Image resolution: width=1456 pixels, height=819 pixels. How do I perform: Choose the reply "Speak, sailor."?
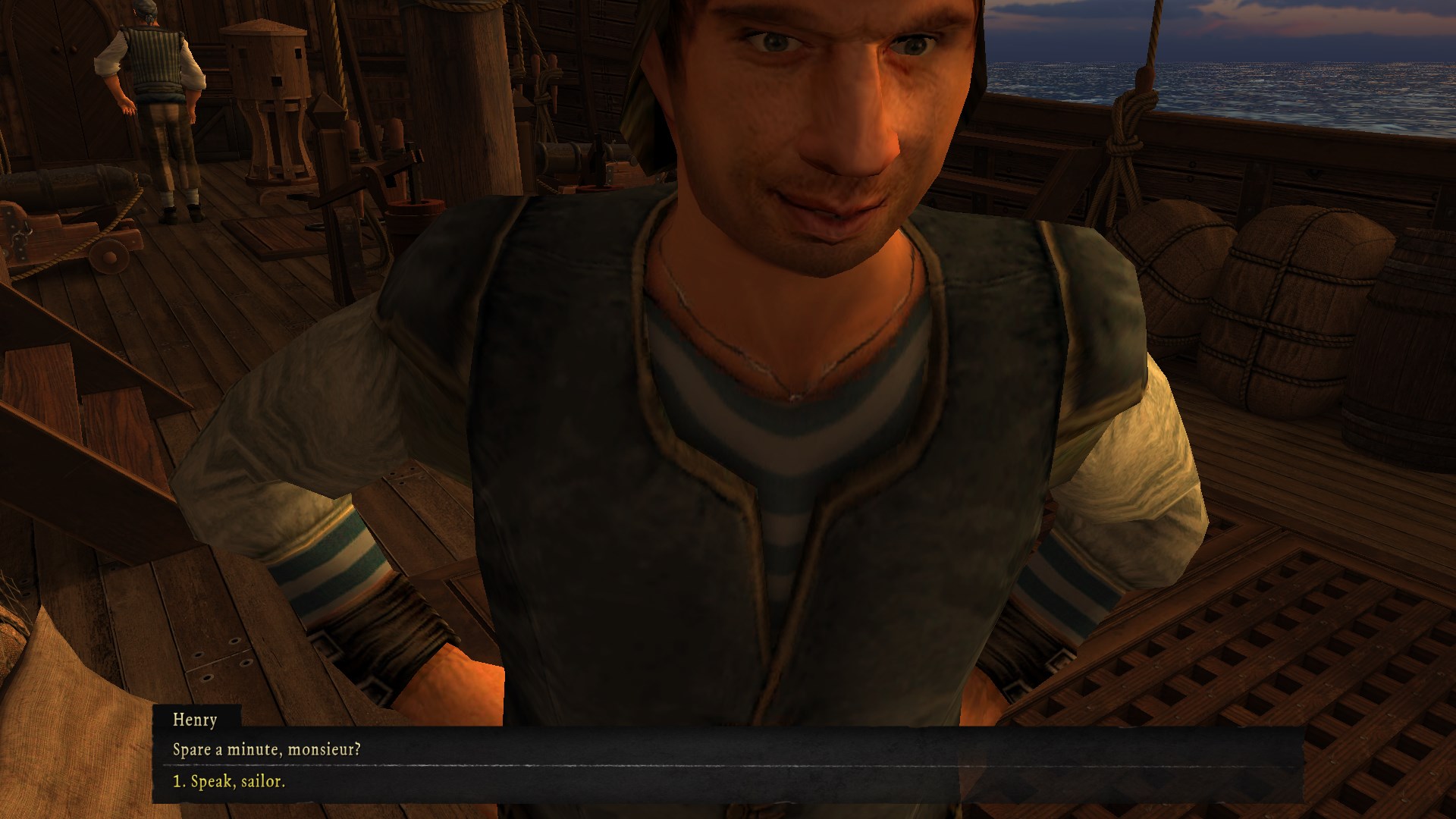(x=229, y=782)
